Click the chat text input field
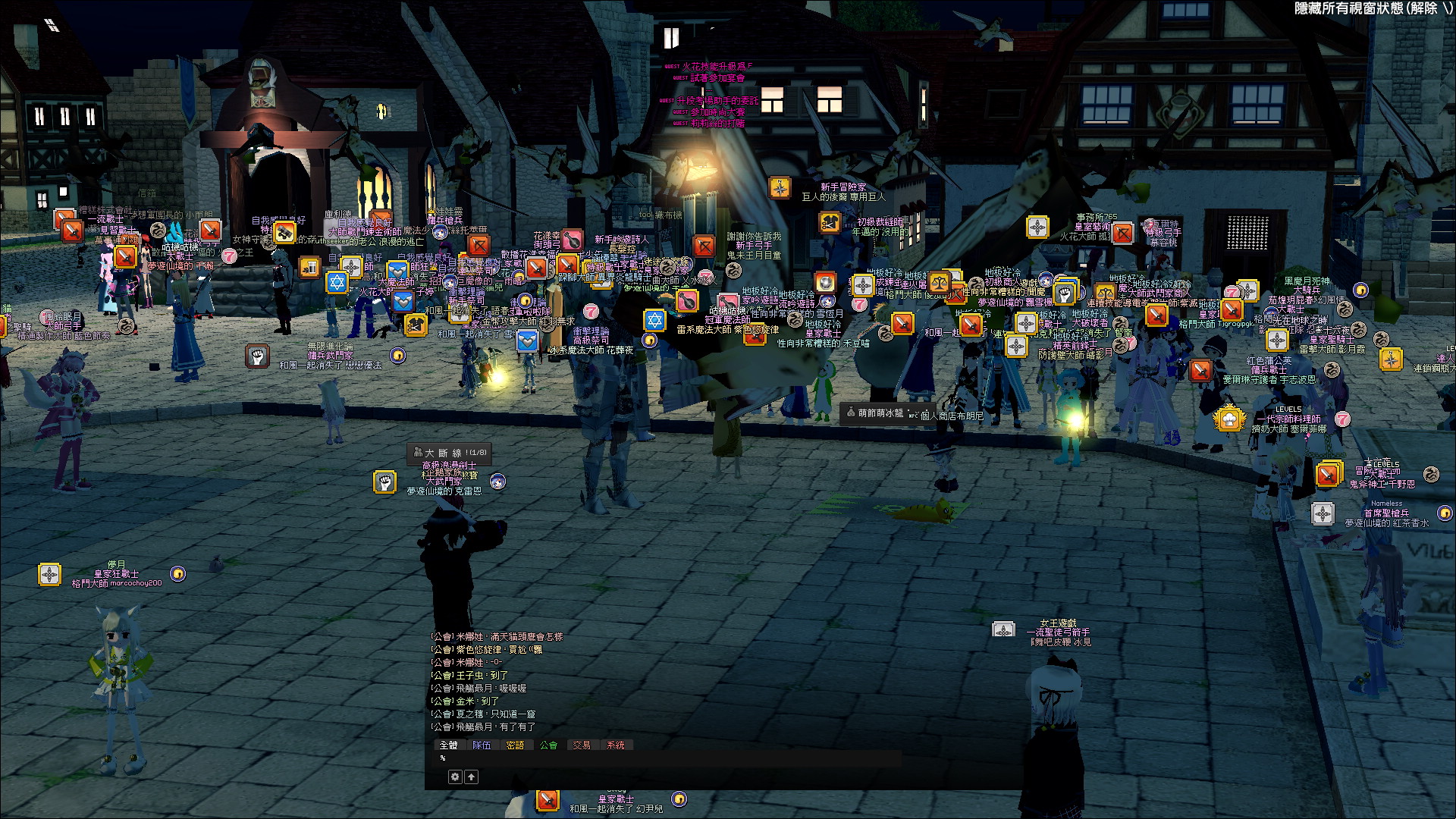Viewport: 1456px width, 819px height. click(x=667, y=758)
